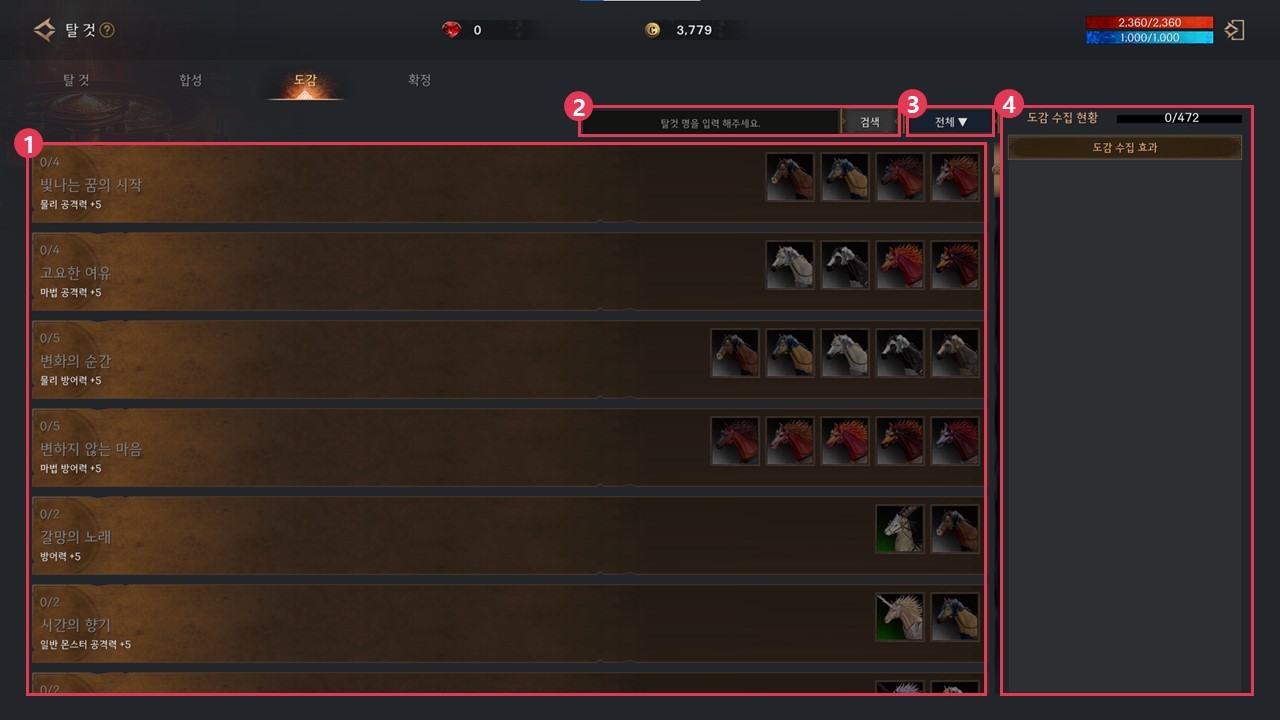This screenshot has width=1280, height=720.
Task: Select the 빛나는 꿈의 시작 collection row
Action: (x=300, y=185)
